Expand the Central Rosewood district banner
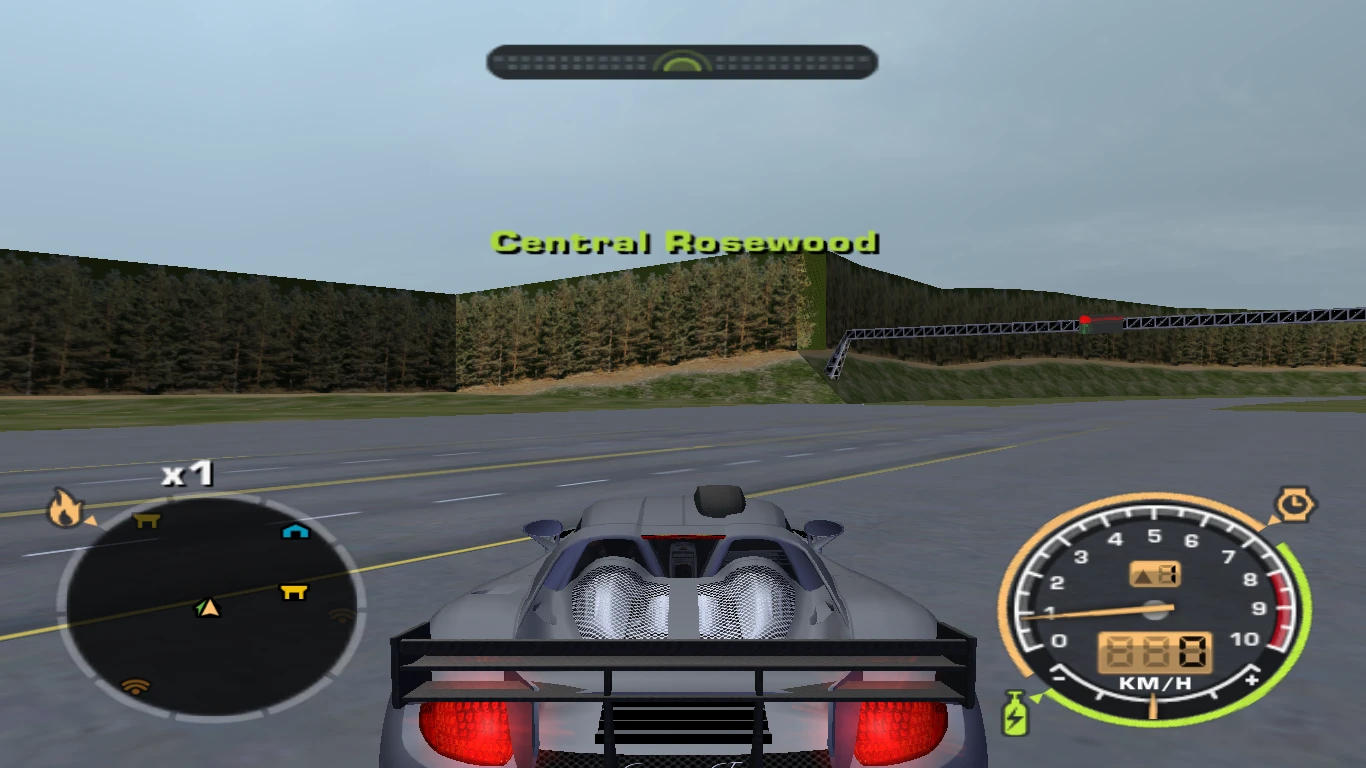The image size is (1366, 768). point(683,242)
